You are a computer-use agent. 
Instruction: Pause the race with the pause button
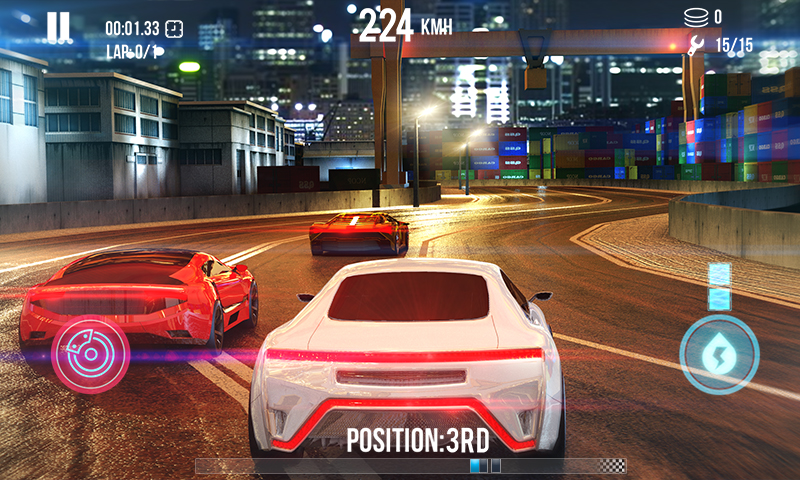[x=58, y=27]
